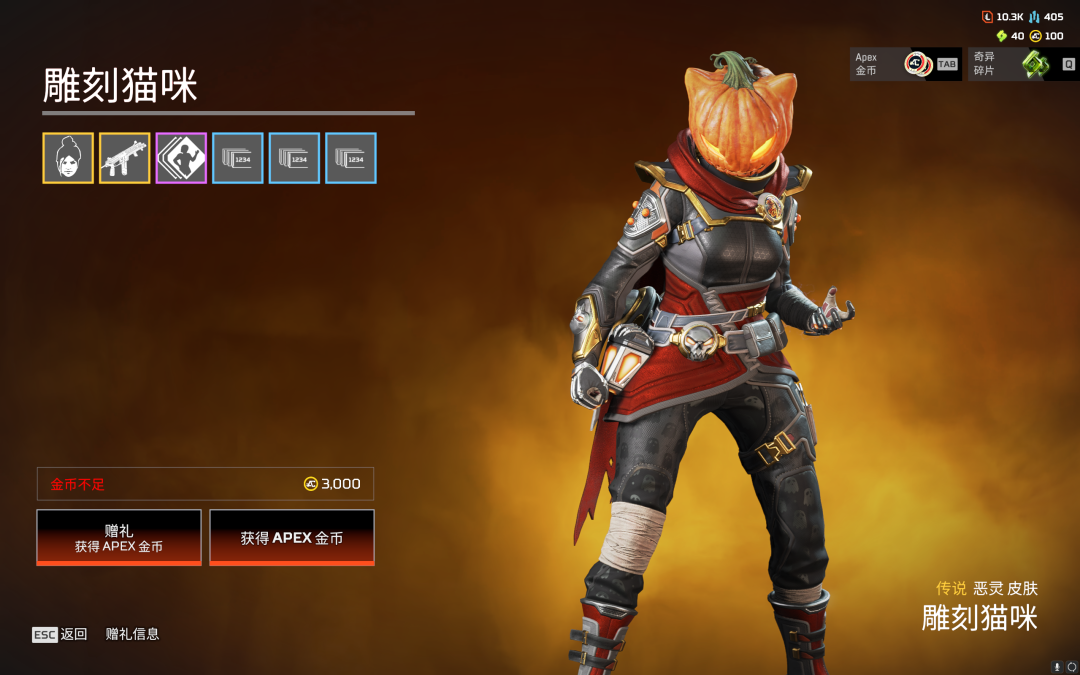Image resolution: width=1080 pixels, height=675 pixels.
Task: Click the 赠礼 gift button
Action: (x=119, y=538)
